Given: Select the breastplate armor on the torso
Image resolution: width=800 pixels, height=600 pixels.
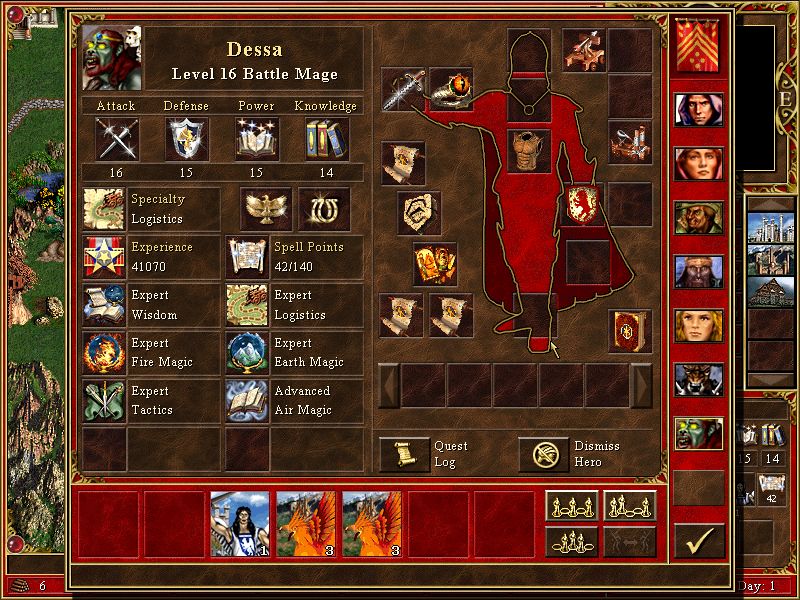Looking at the screenshot, I should pyautogui.click(x=529, y=150).
